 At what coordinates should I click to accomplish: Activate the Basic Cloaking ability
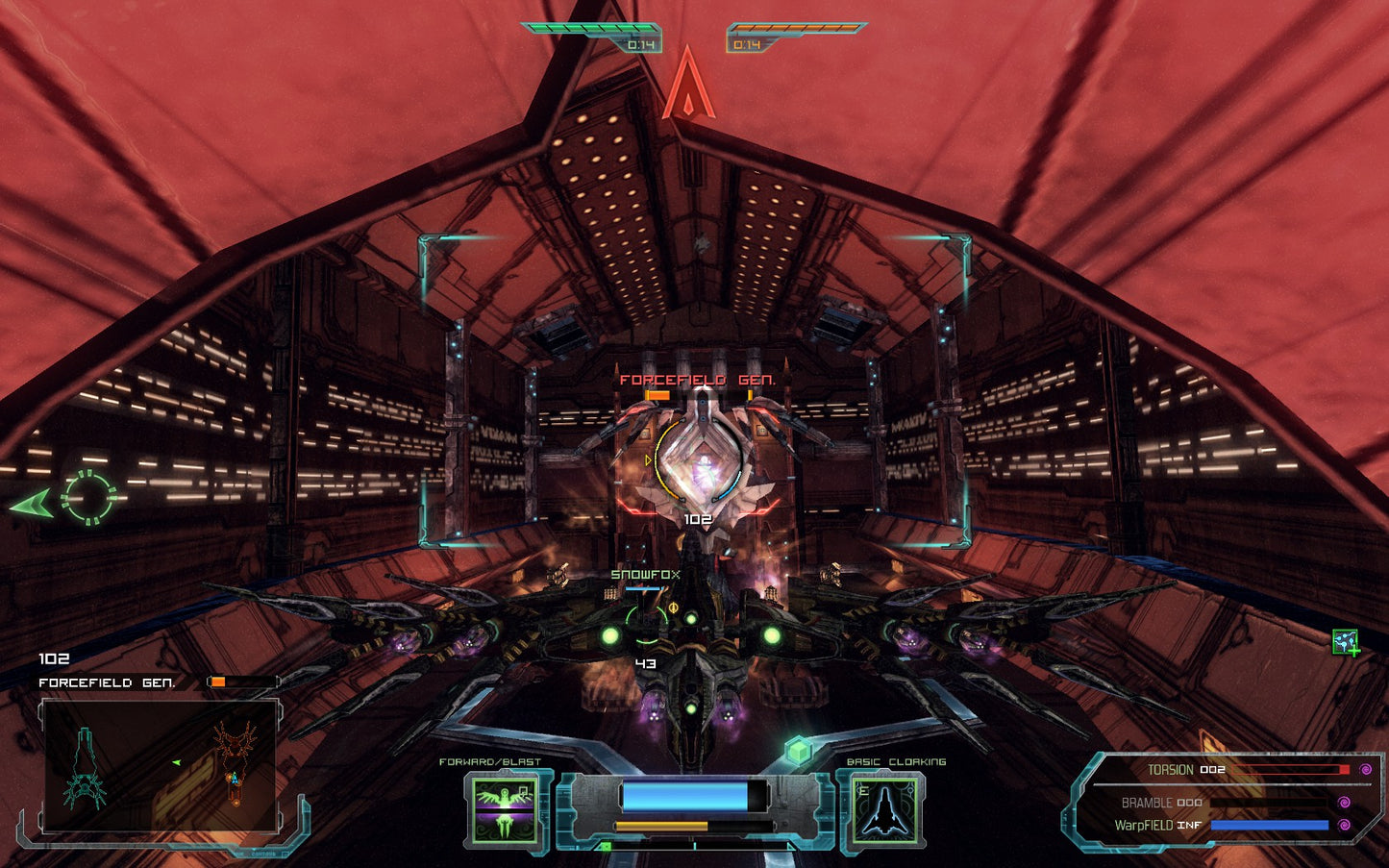[885, 809]
